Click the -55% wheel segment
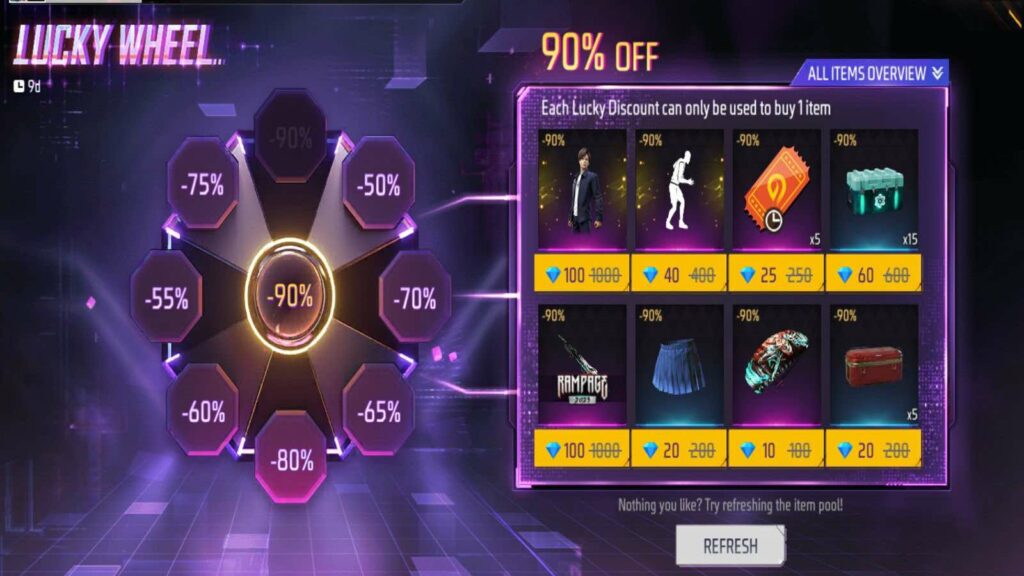 (166, 297)
